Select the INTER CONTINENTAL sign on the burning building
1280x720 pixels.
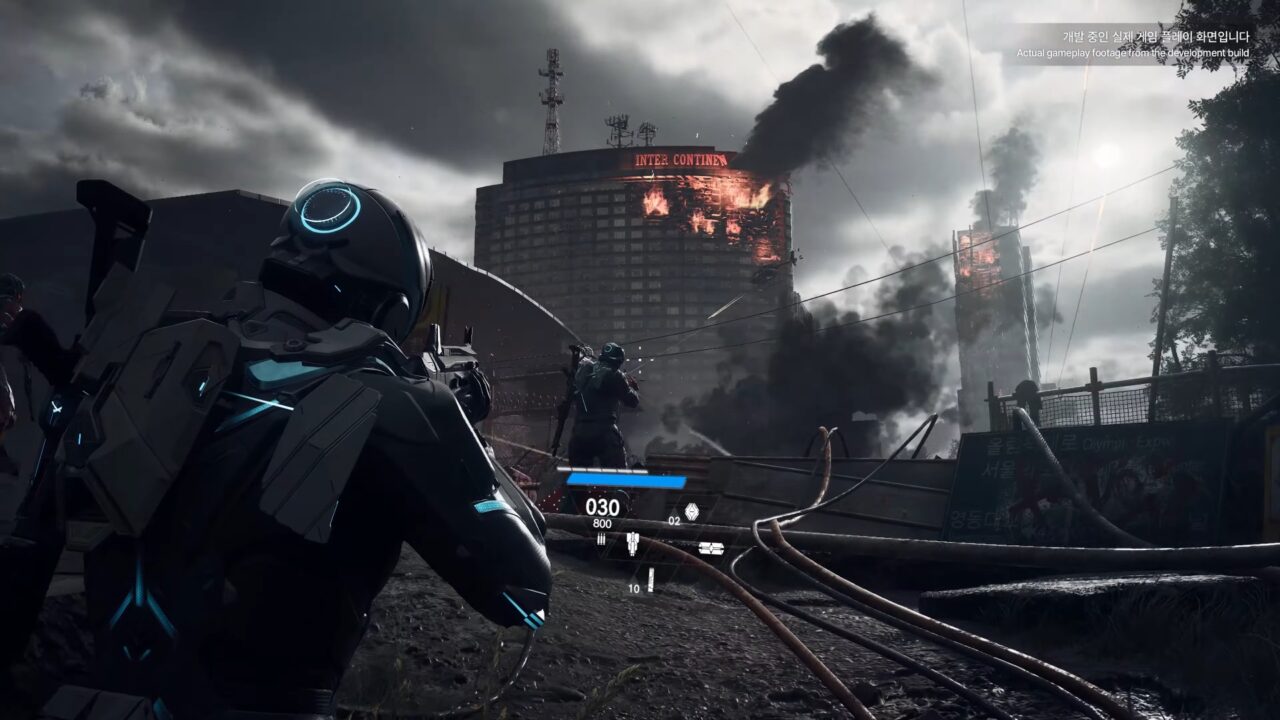pos(680,159)
